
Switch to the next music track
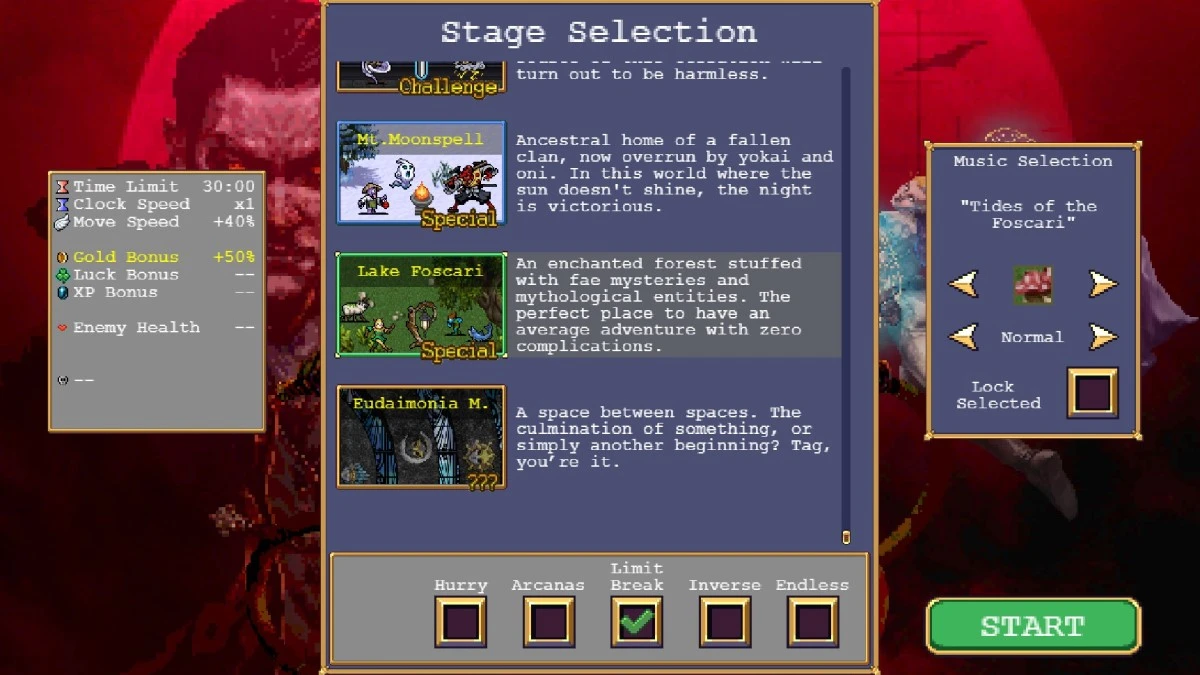pyautogui.click(x=1102, y=284)
